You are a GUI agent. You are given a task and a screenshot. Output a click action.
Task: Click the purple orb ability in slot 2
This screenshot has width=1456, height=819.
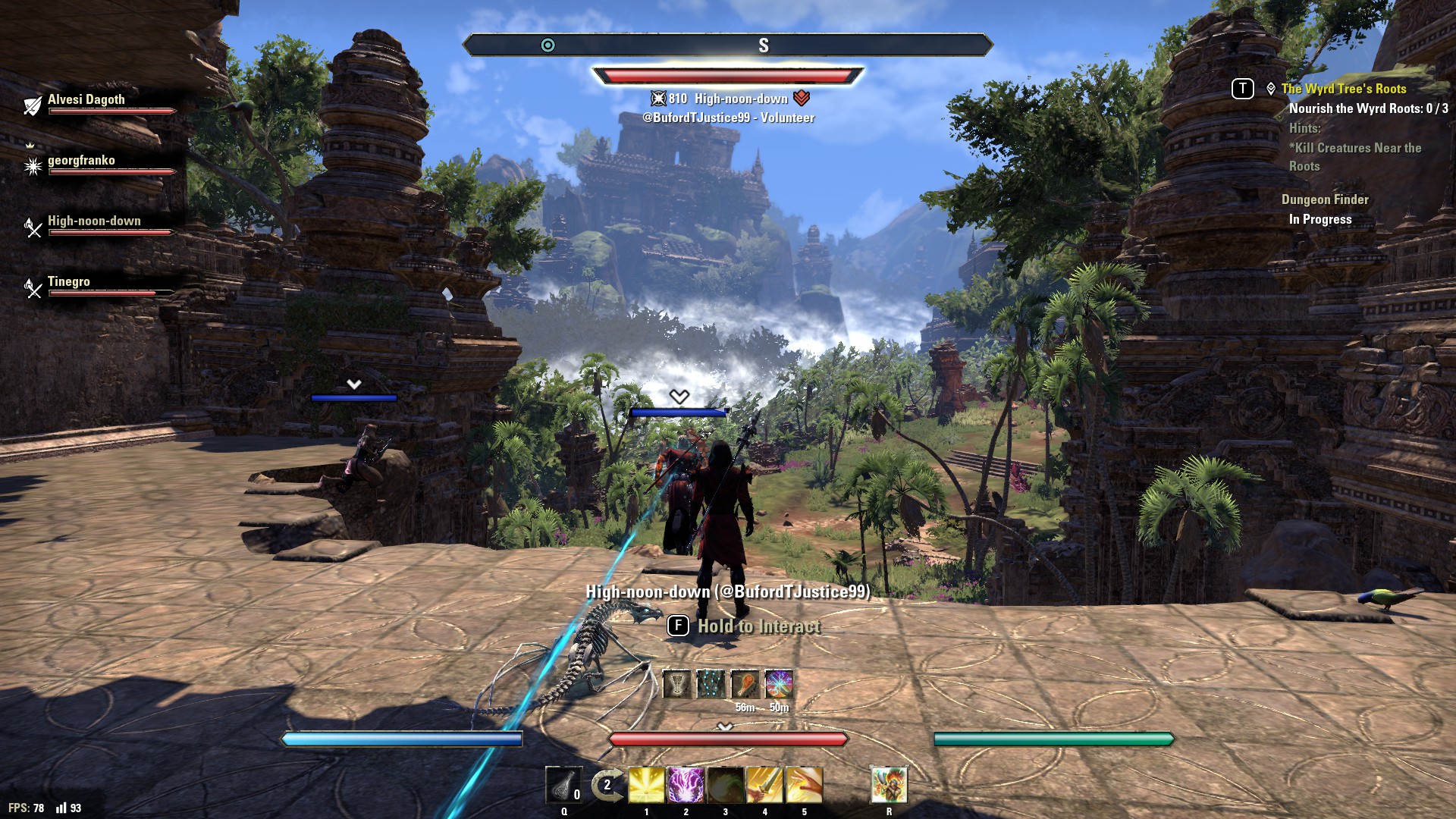pos(685,785)
